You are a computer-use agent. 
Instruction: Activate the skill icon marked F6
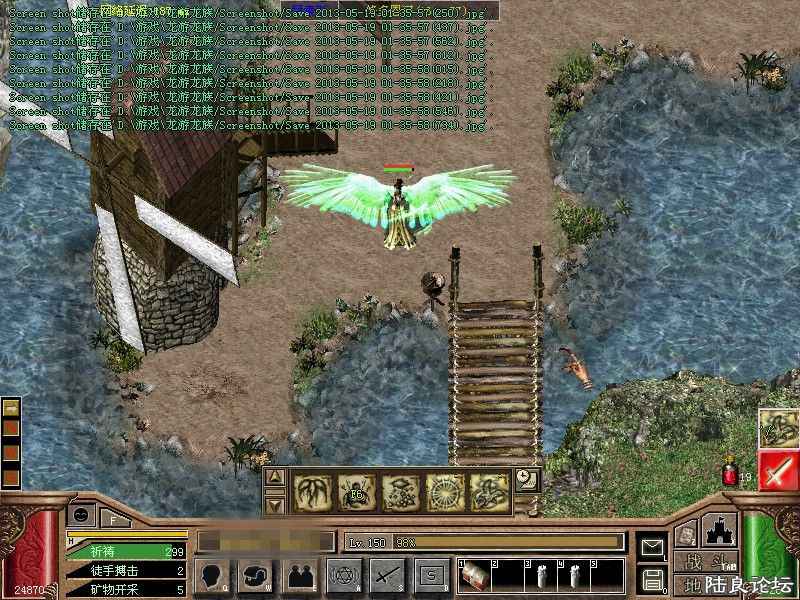(355, 490)
